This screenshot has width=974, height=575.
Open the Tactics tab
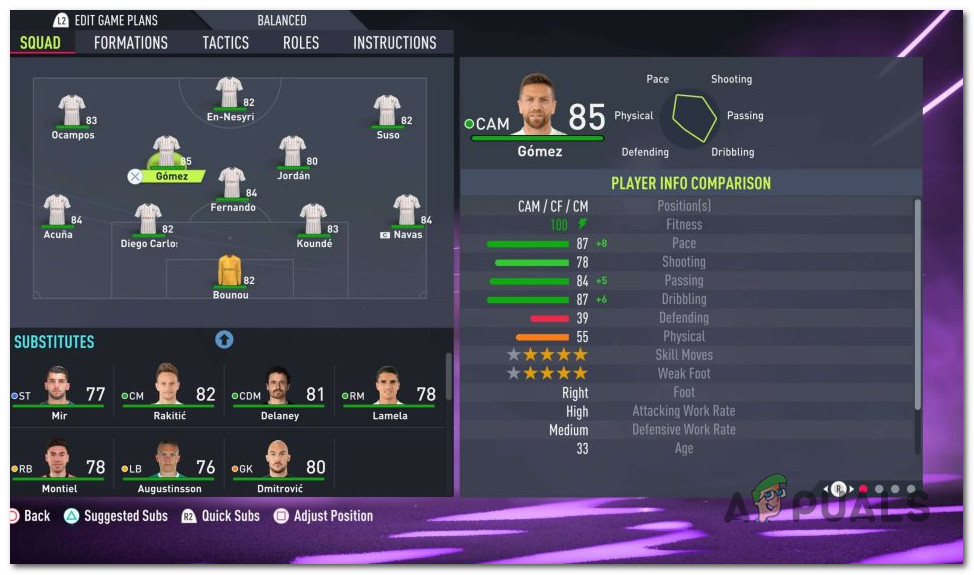226,43
